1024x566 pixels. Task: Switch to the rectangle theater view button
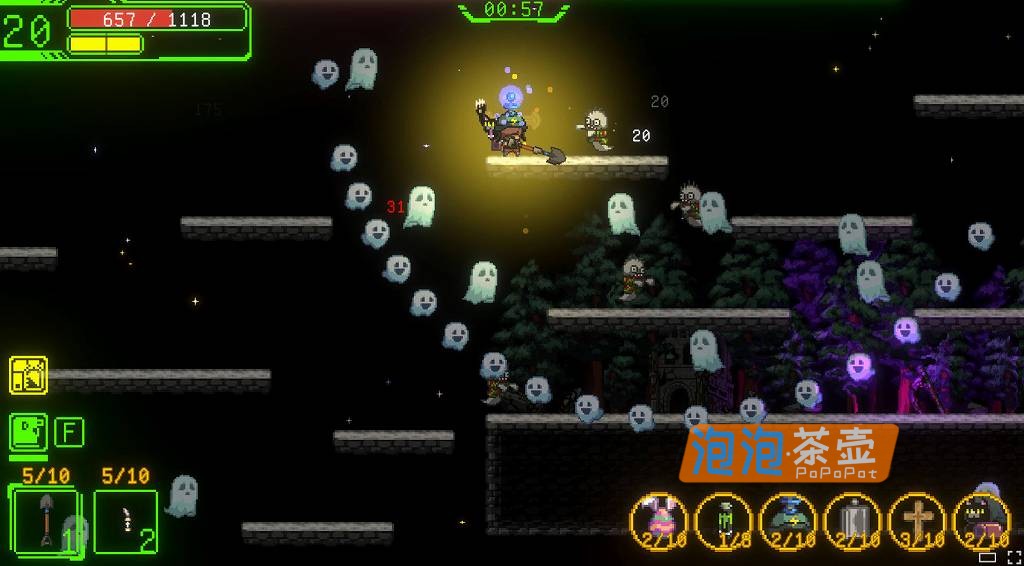coord(988,557)
